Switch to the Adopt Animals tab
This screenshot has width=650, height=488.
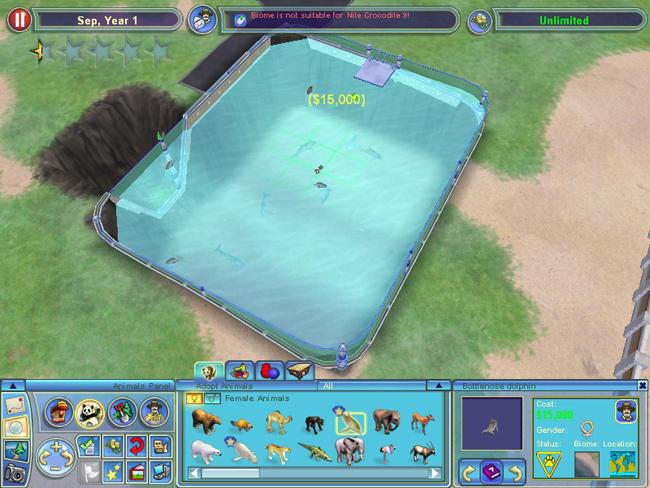coord(208,371)
